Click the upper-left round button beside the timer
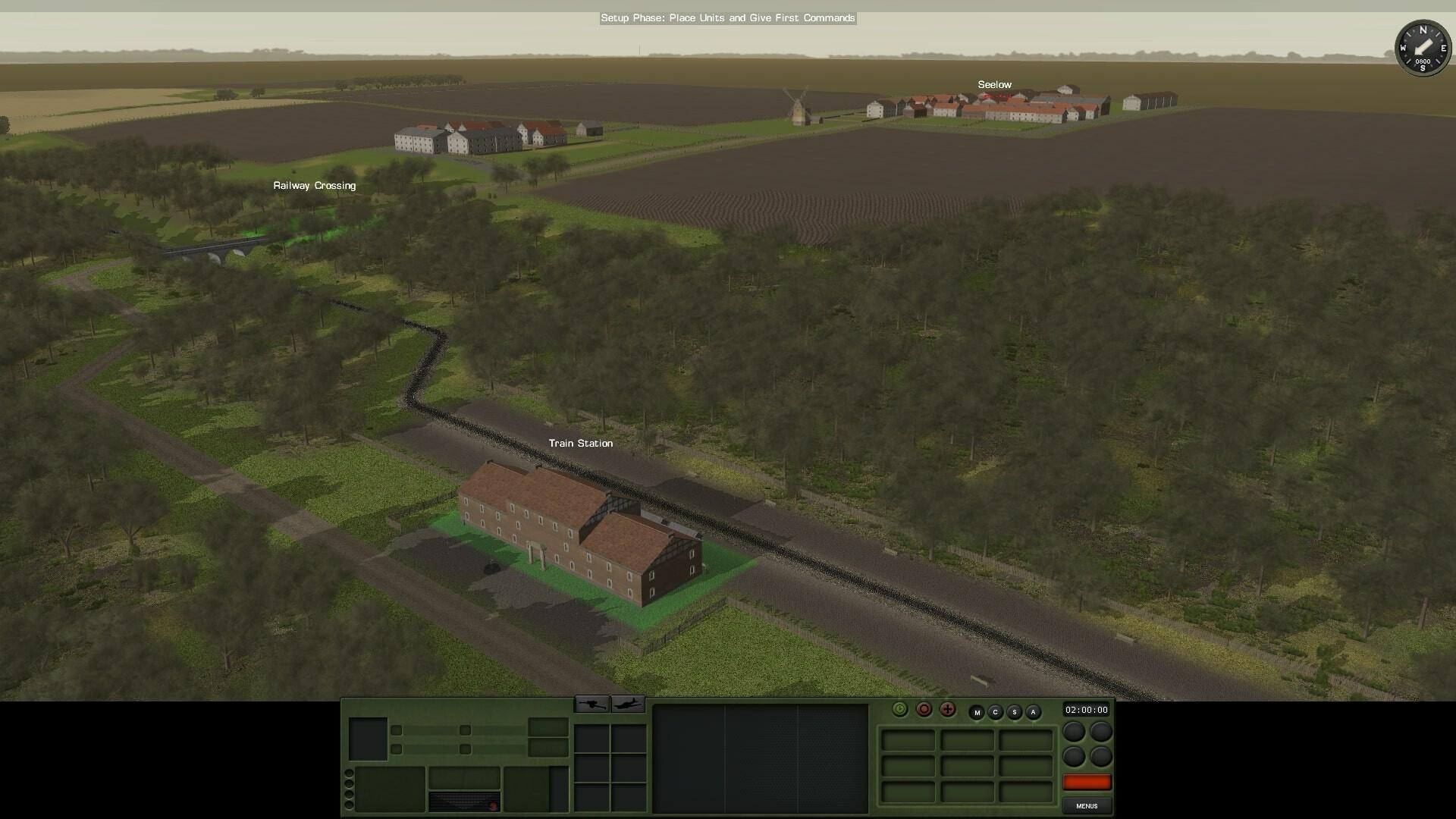Image resolution: width=1456 pixels, height=819 pixels. click(1074, 733)
